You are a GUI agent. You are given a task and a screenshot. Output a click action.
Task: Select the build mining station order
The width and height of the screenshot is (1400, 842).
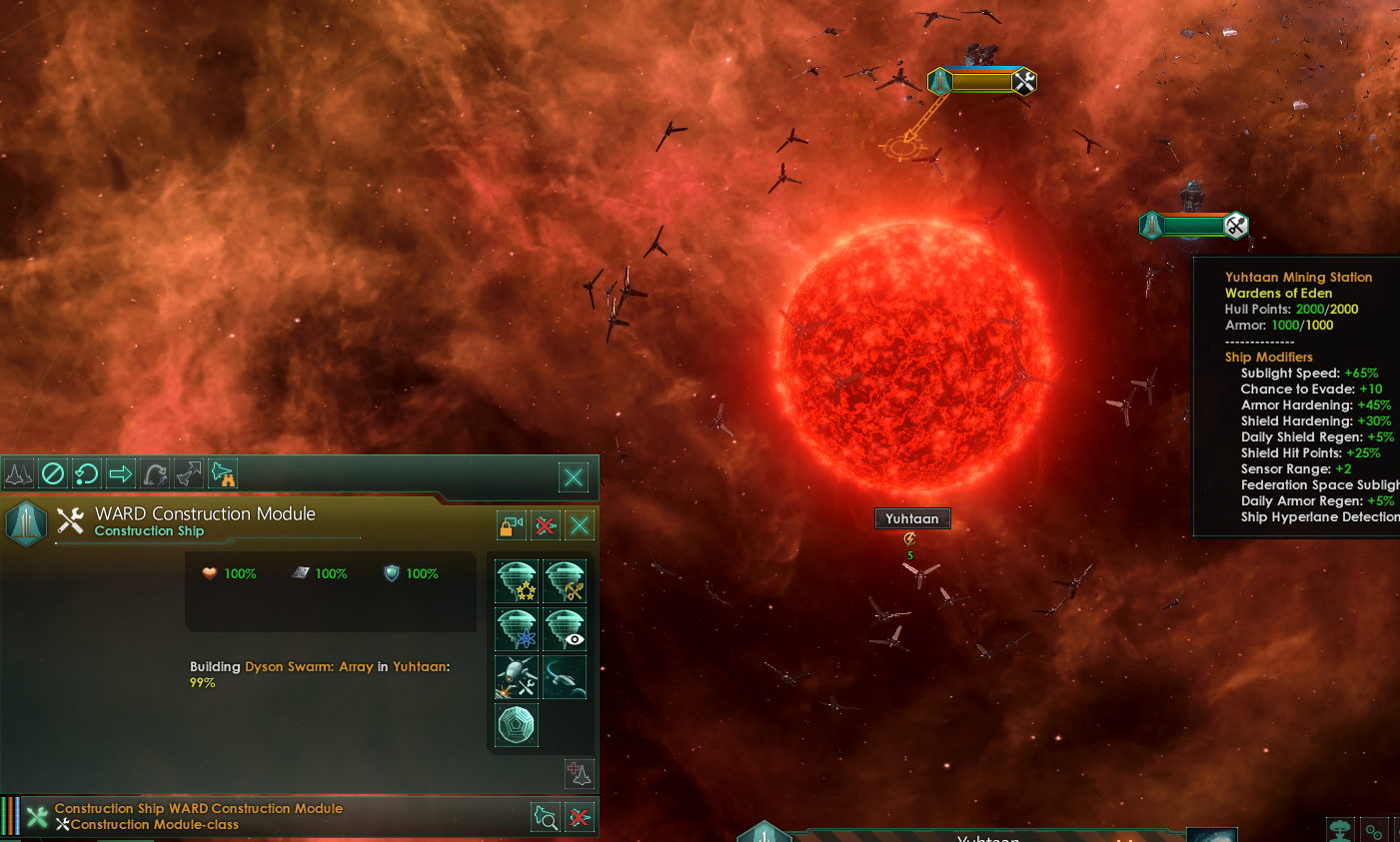pyautogui.click(x=564, y=579)
